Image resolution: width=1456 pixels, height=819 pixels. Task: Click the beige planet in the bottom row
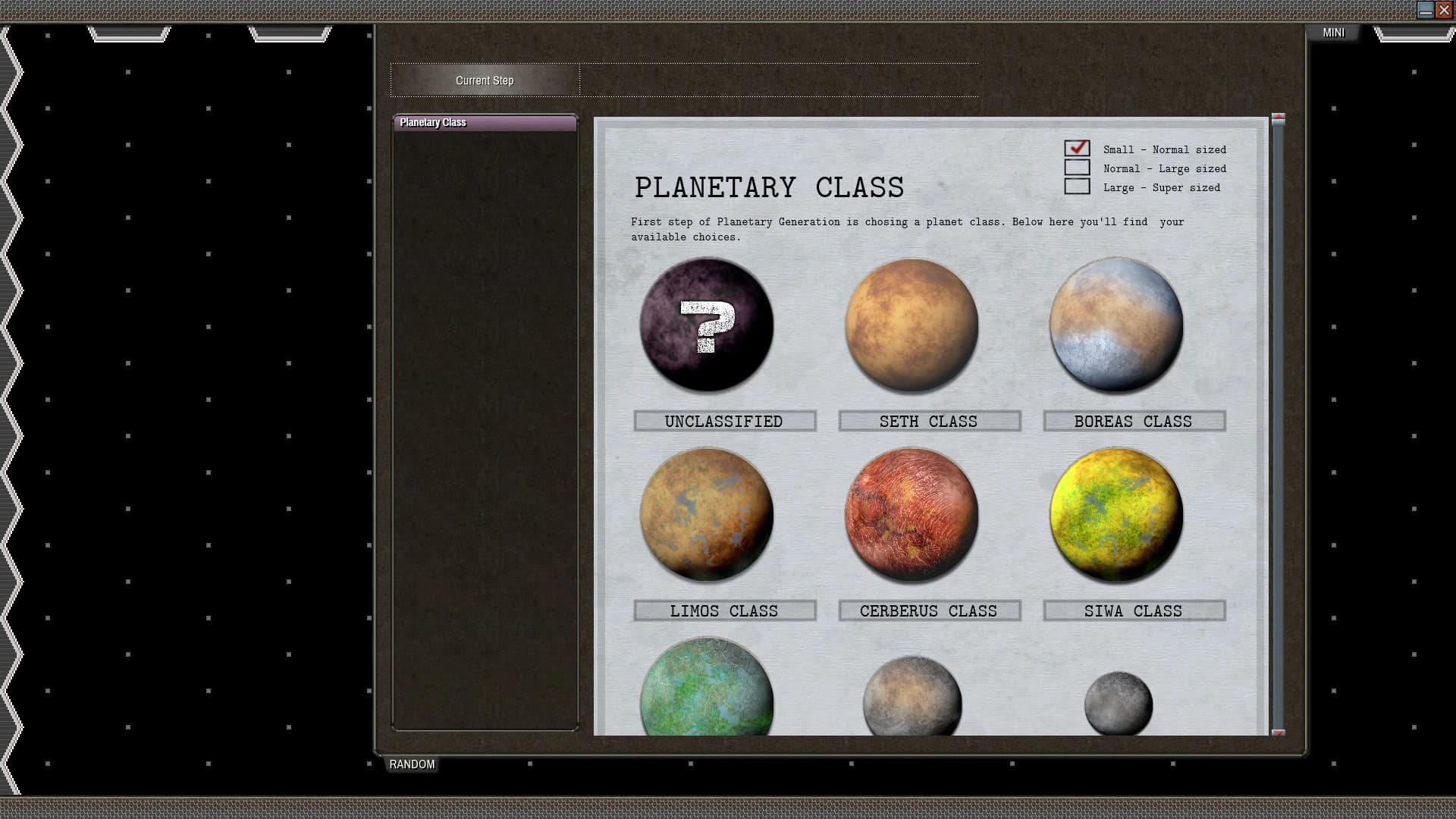coord(910,698)
